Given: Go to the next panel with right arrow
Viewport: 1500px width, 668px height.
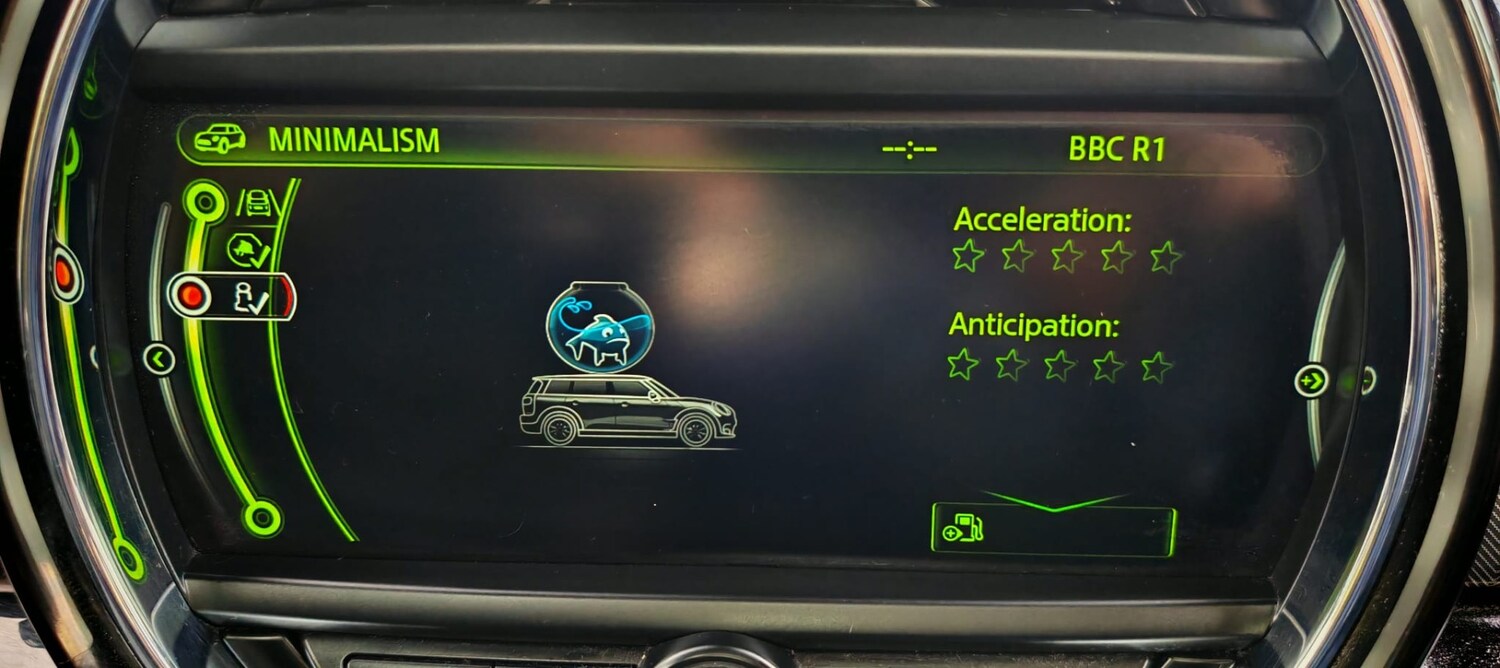Looking at the screenshot, I should (x=1311, y=380).
